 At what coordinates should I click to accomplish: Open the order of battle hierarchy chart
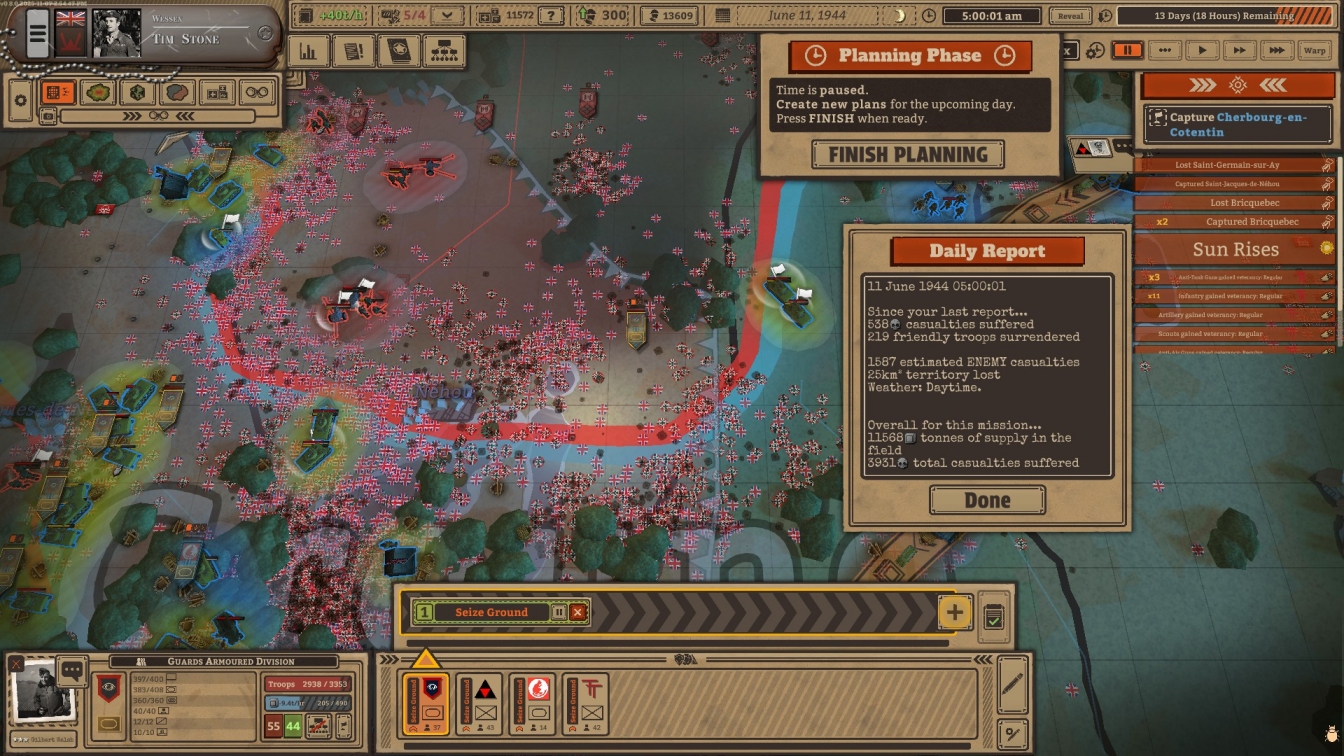pos(444,51)
